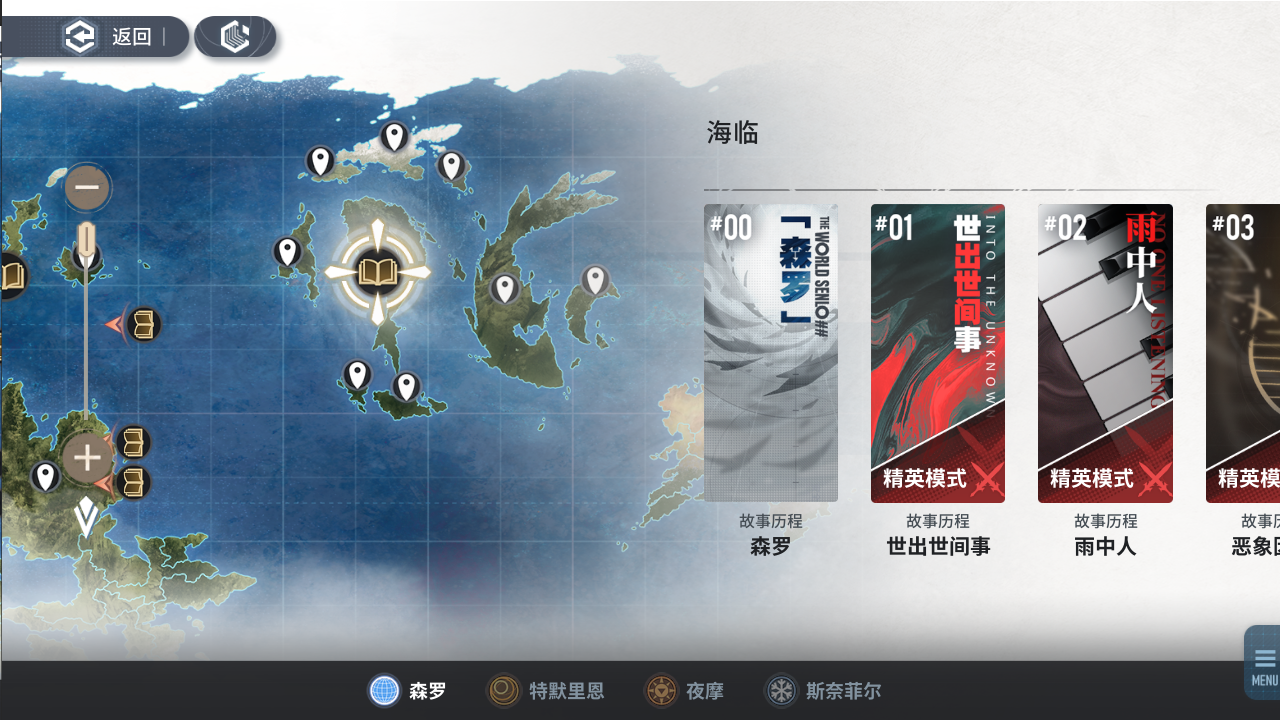The height and width of the screenshot is (720, 1280).
Task: Switch to the 夜摩 tab
Action: click(x=685, y=691)
